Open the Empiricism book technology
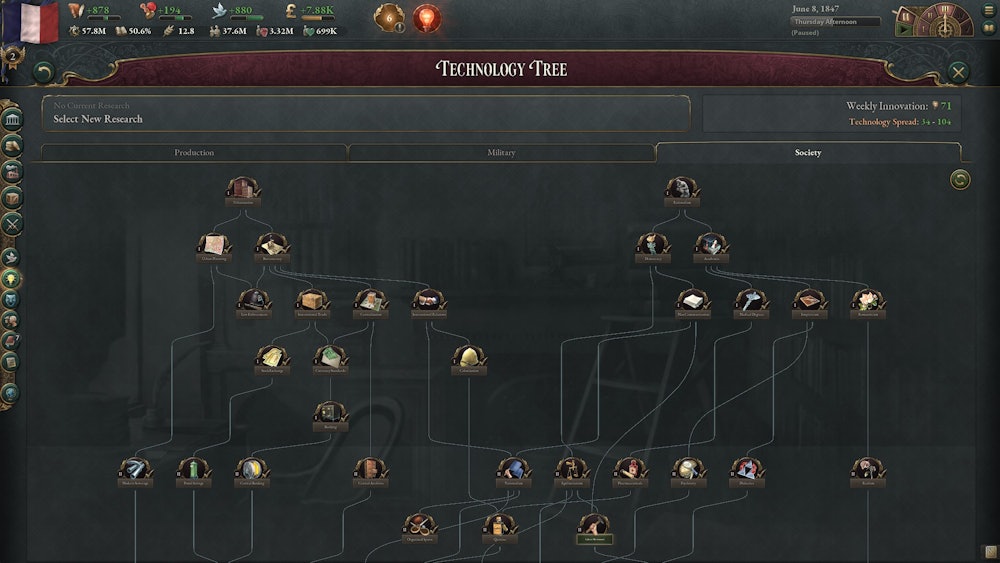Screen dimensions: 1000x563 809,301
